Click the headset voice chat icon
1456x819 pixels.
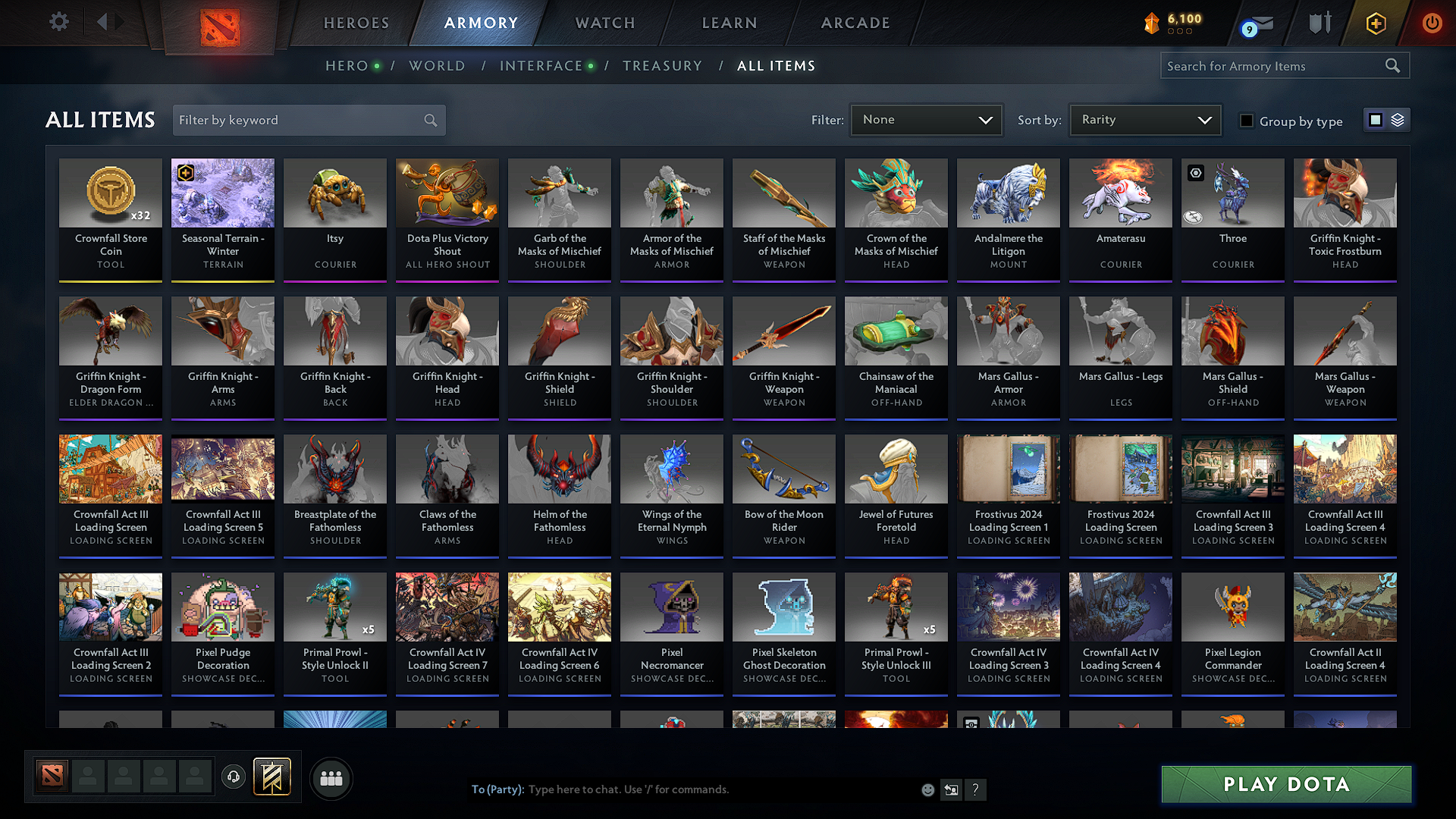(x=233, y=777)
